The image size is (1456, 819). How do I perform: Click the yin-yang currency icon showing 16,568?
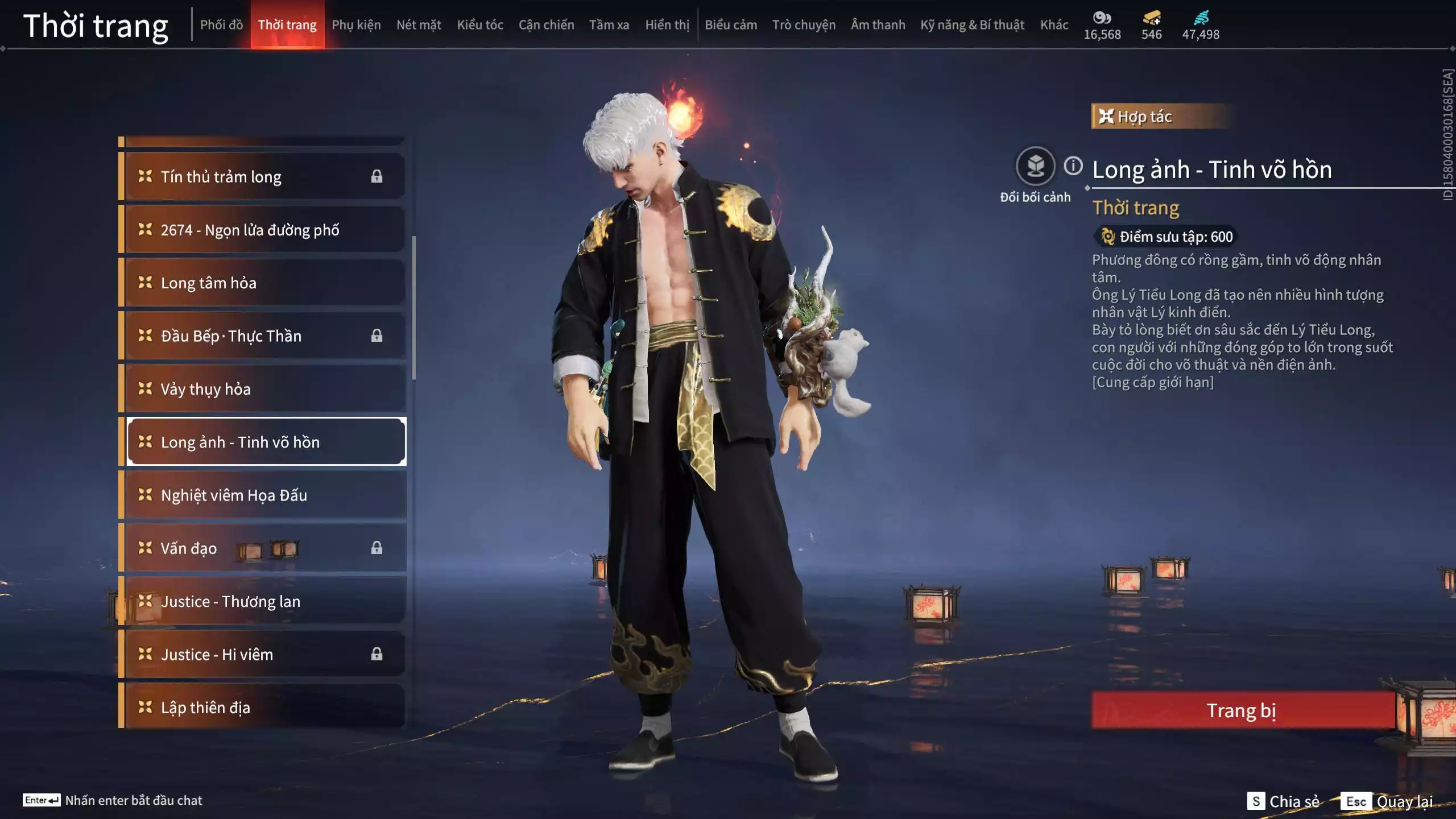tap(1102, 18)
